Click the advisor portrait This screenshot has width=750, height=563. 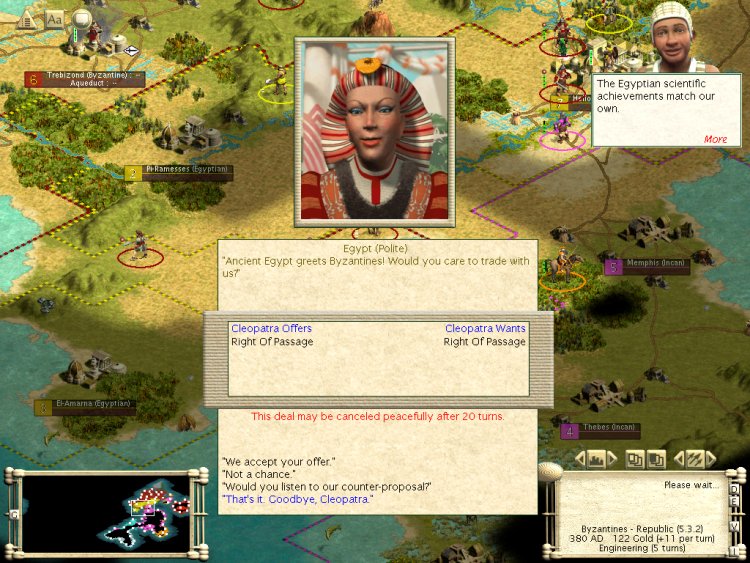(x=675, y=38)
